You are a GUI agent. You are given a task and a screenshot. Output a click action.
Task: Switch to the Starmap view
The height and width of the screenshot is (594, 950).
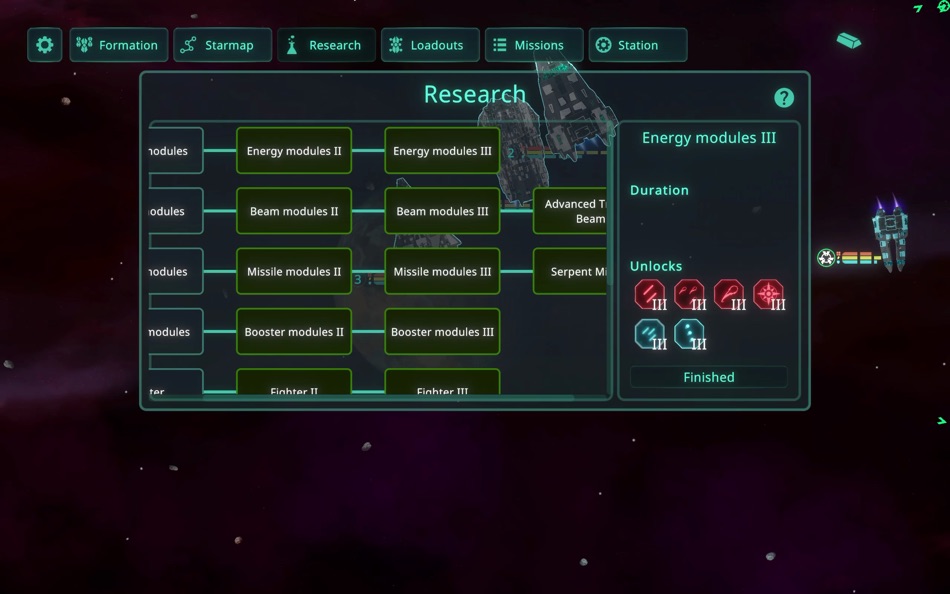pos(222,45)
